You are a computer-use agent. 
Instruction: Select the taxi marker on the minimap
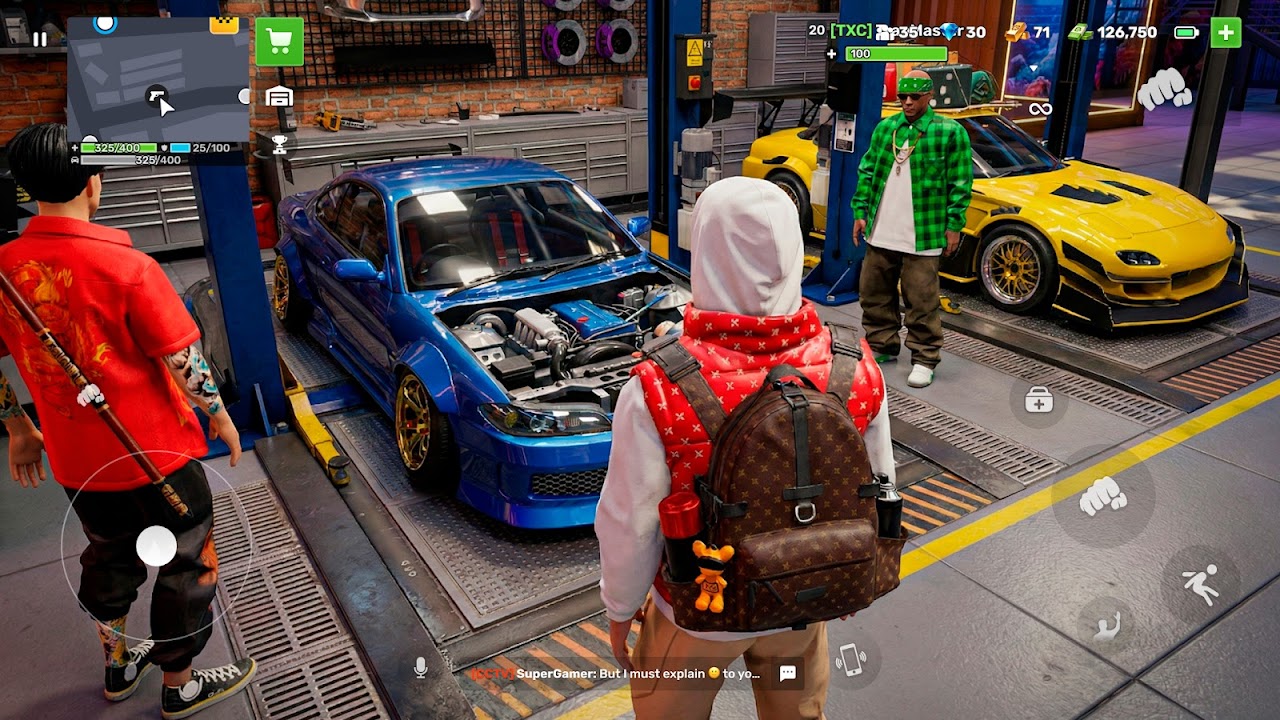(224, 25)
